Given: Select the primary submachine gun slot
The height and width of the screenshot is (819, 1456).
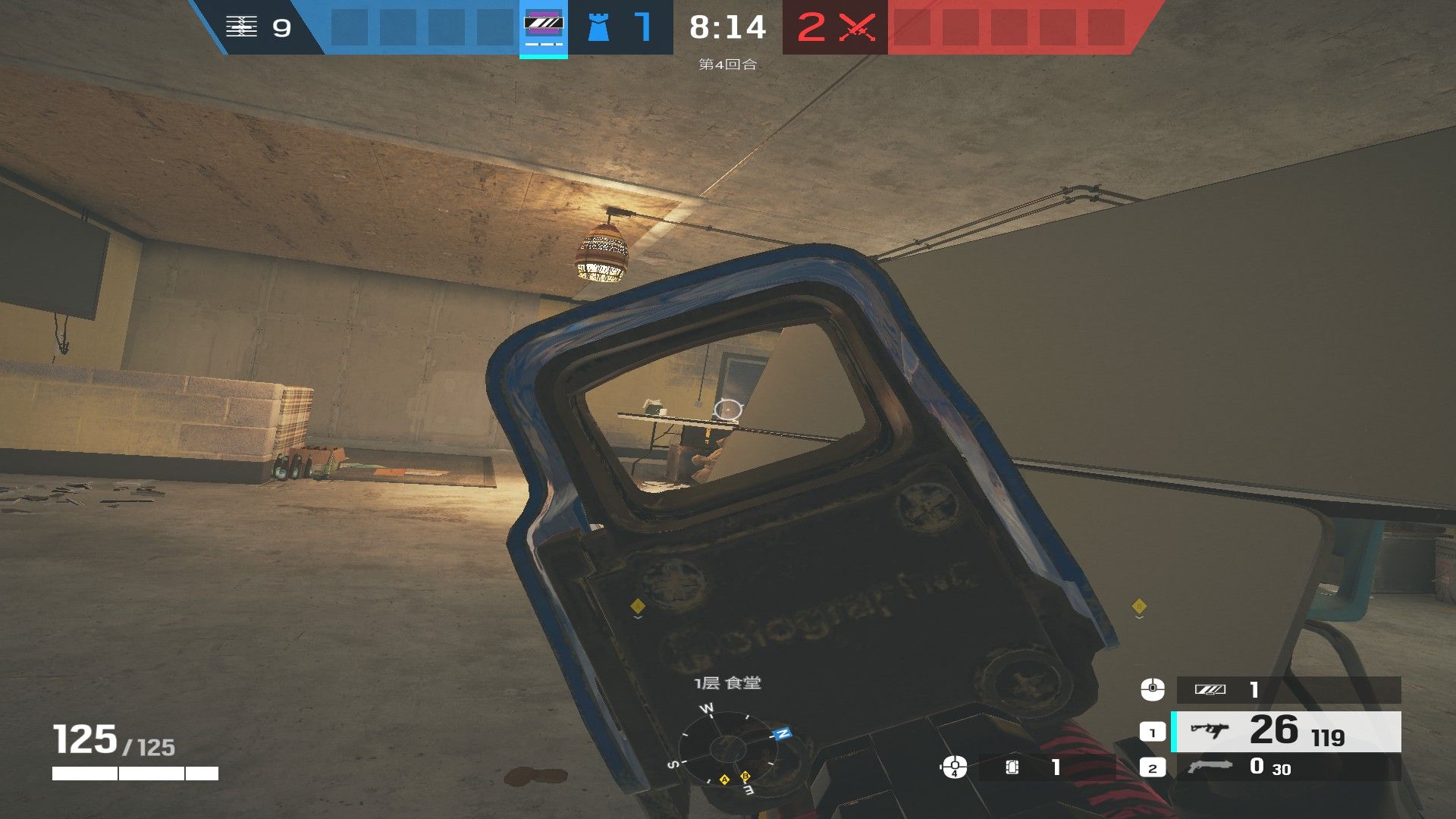Looking at the screenshot, I should coord(1285,732).
